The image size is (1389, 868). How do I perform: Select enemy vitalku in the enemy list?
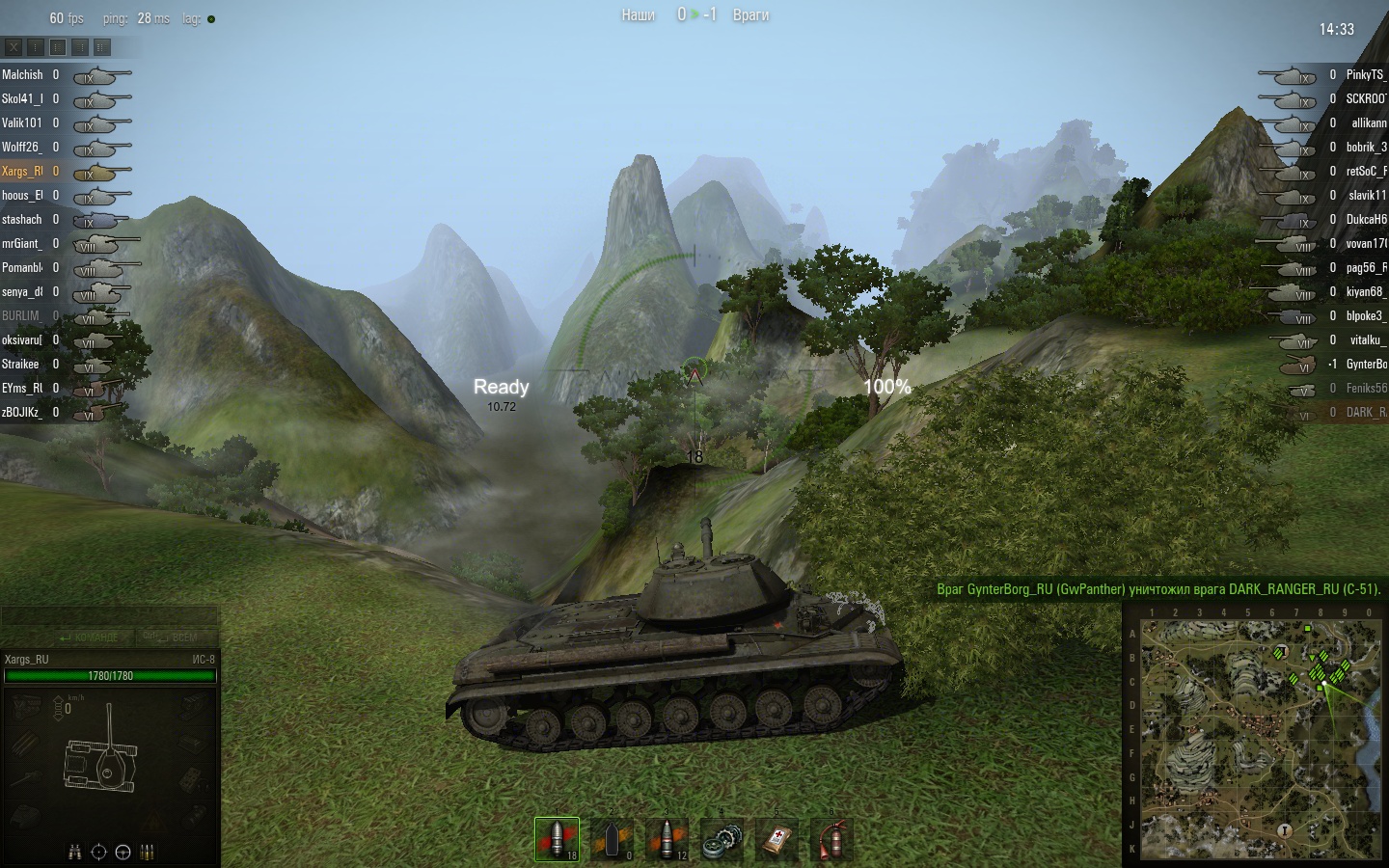point(1367,339)
